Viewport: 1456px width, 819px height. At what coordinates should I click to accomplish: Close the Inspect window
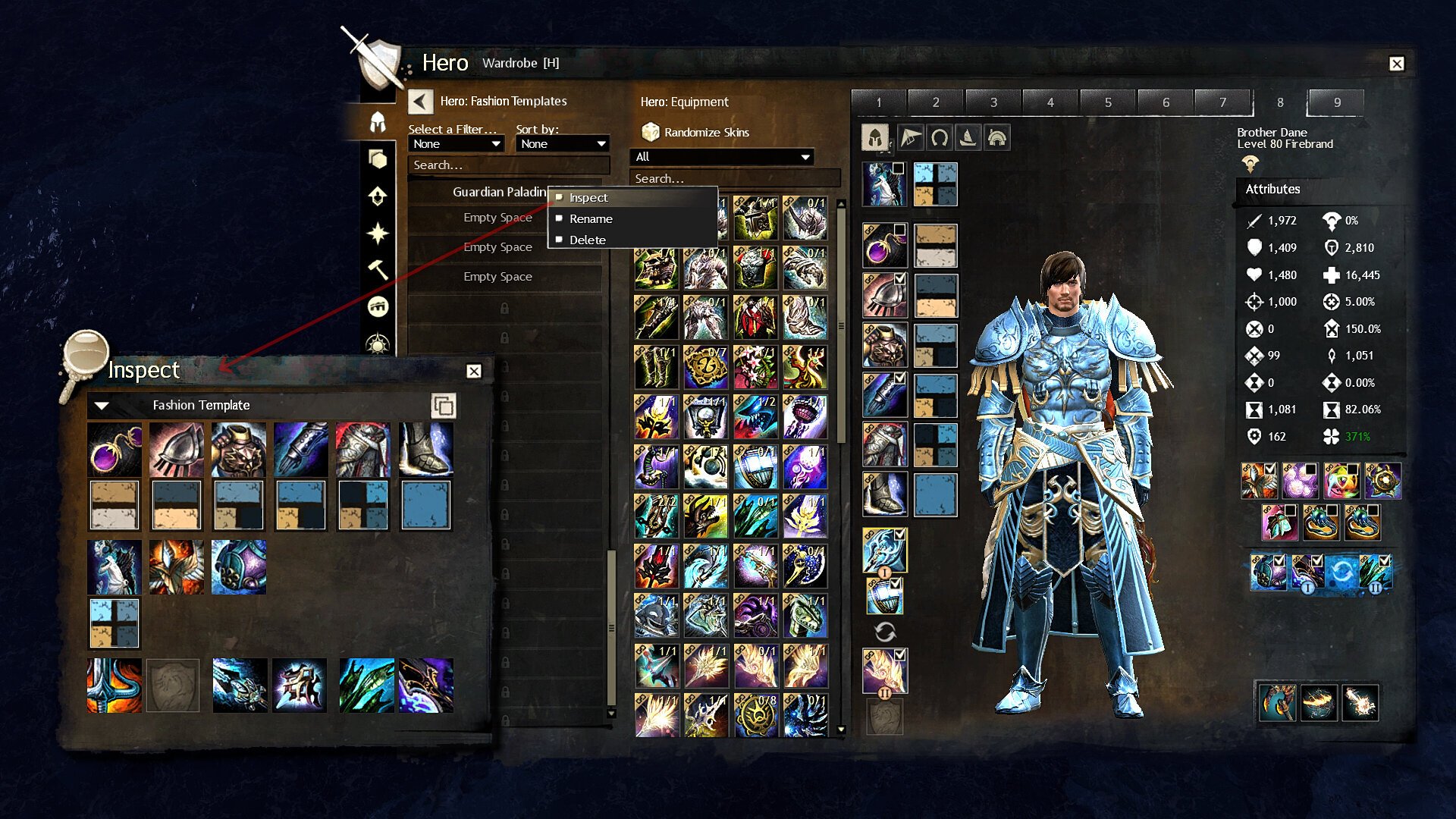point(474,372)
